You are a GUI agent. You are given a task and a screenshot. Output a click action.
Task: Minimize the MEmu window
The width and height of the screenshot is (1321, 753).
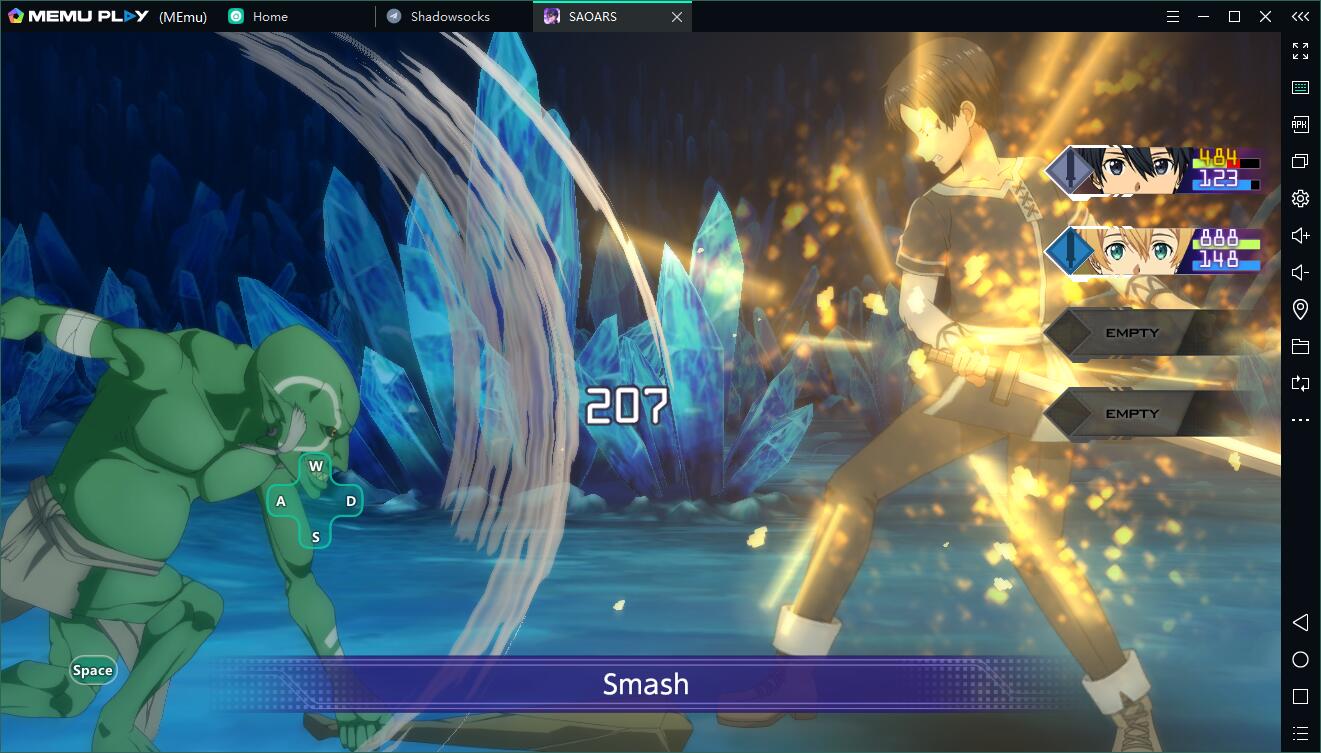coord(1204,17)
